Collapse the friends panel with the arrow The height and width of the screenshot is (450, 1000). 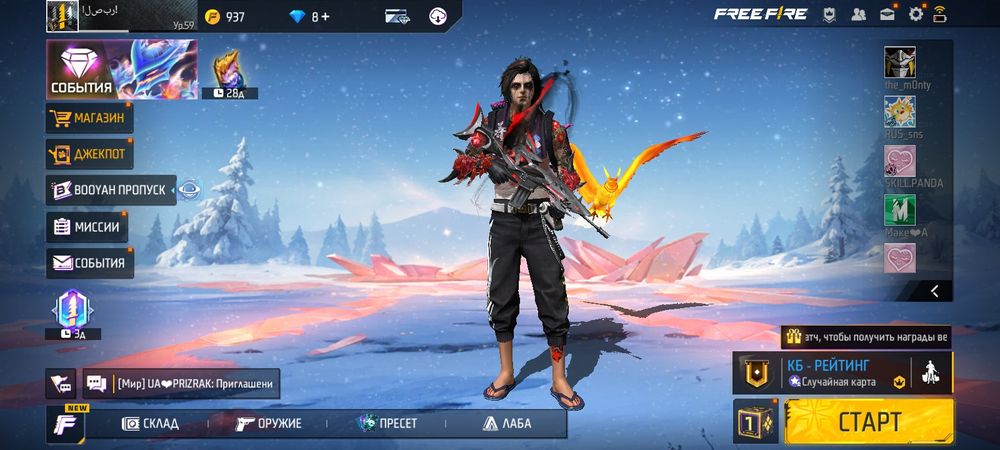[934, 291]
